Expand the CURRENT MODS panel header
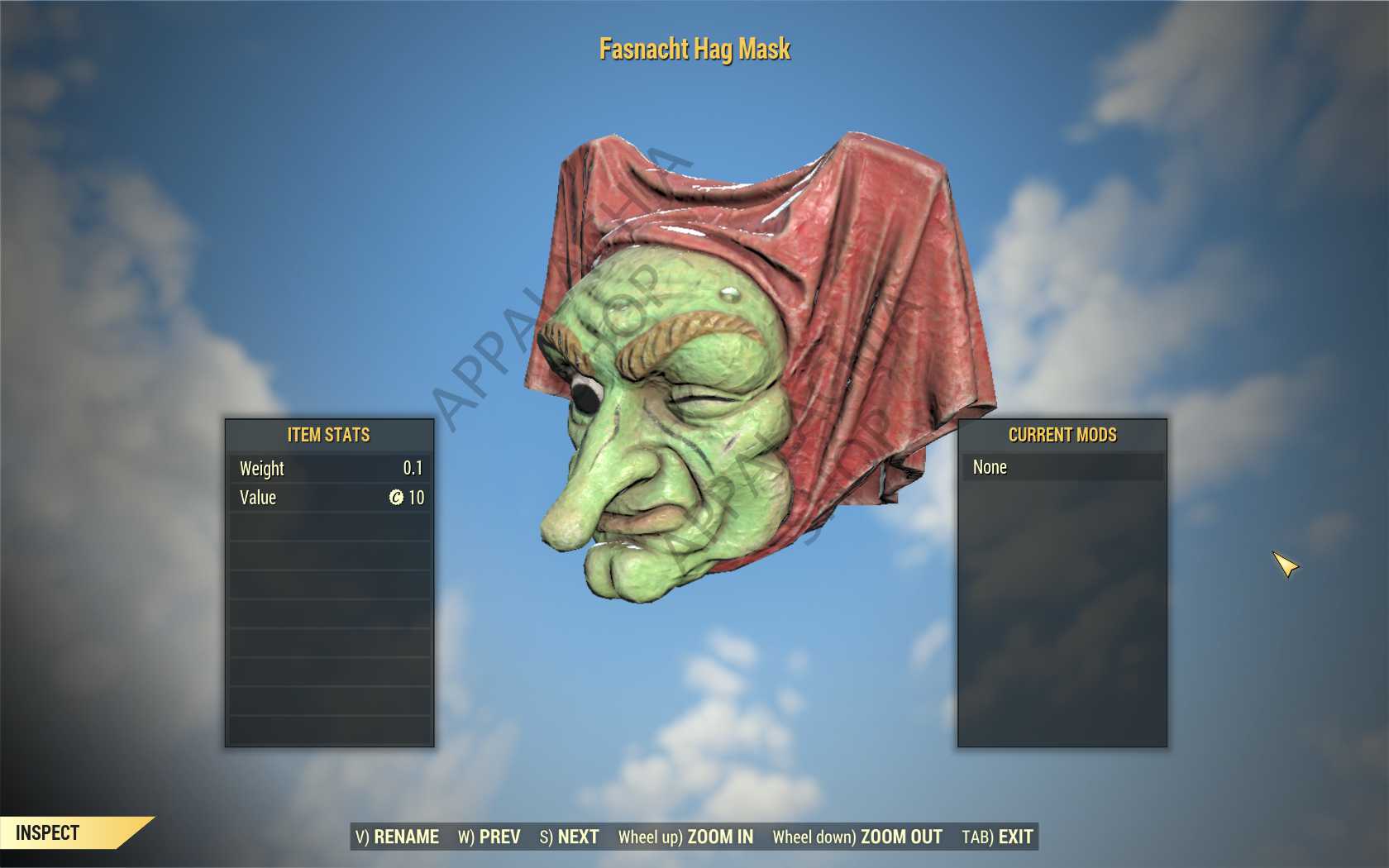Image resolution: width=1389 pixels, height=868 pixels. coord(1062,434)
